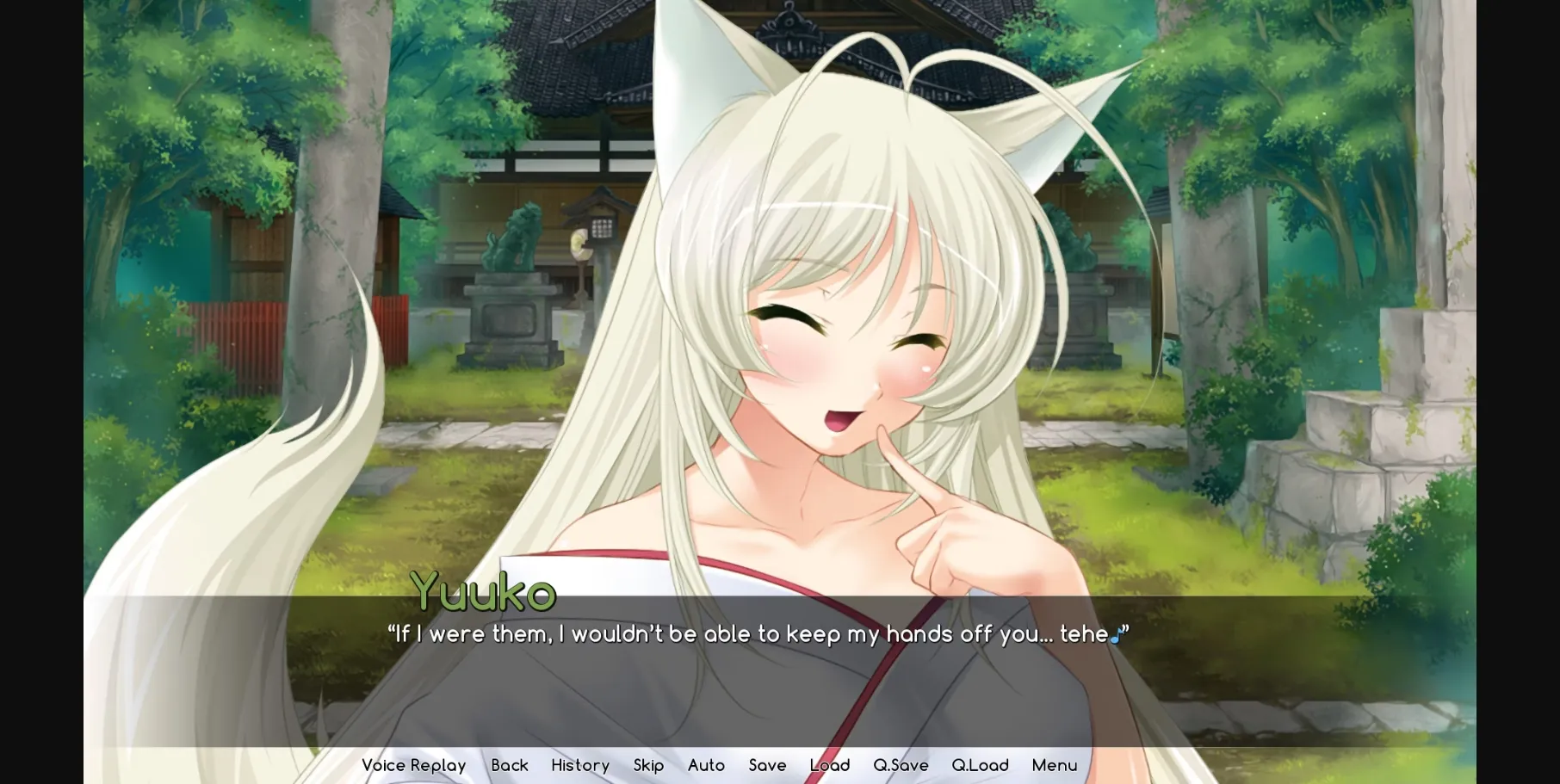
Task: Open the game Menu
Action: [1054, 765]
